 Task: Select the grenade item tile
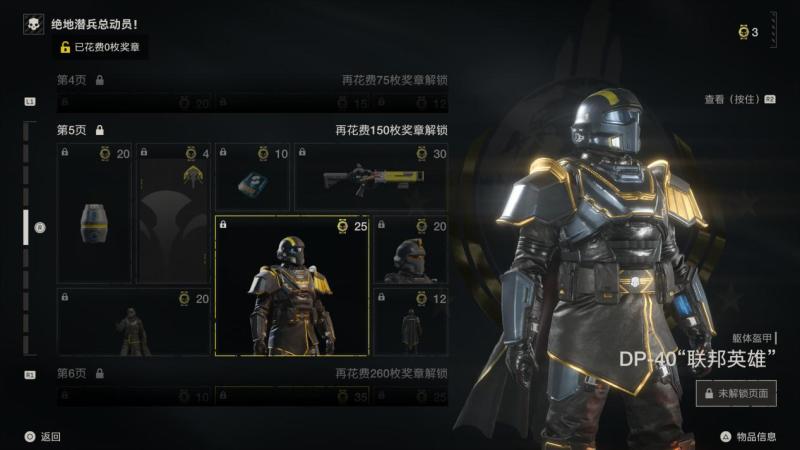(x=94, y=214)
